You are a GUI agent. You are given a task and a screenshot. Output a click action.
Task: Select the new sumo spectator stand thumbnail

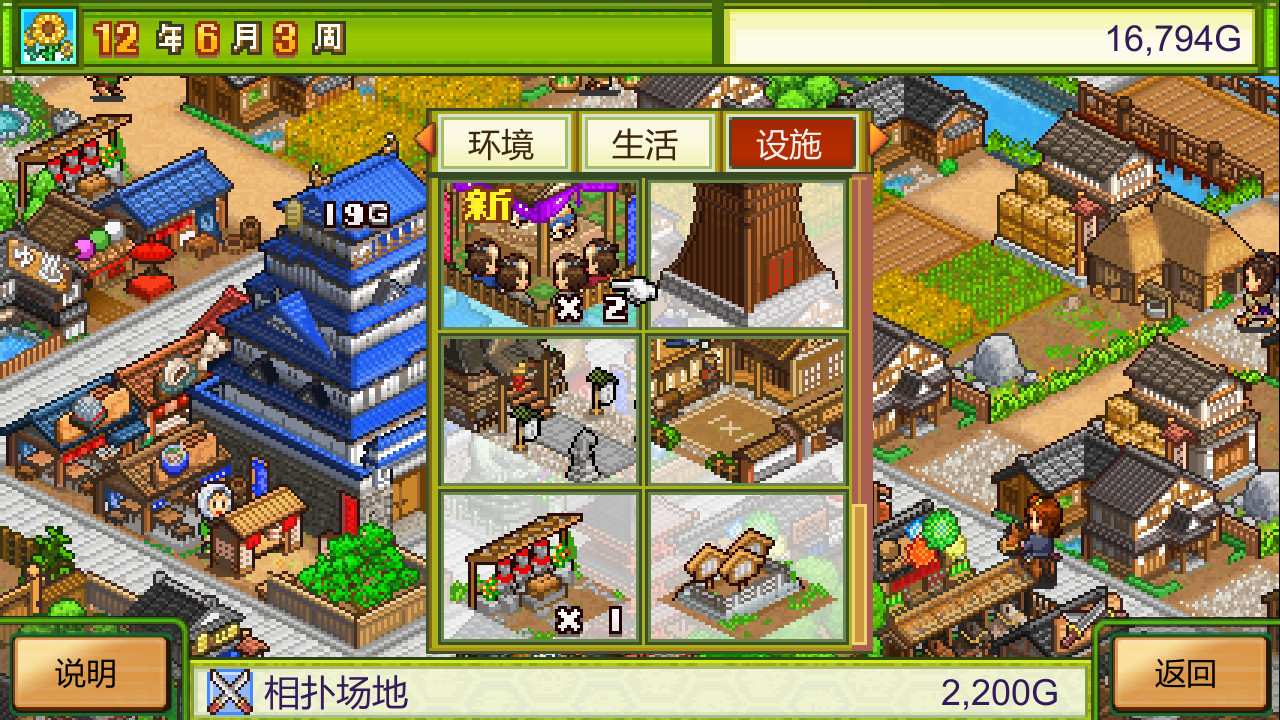540,248
